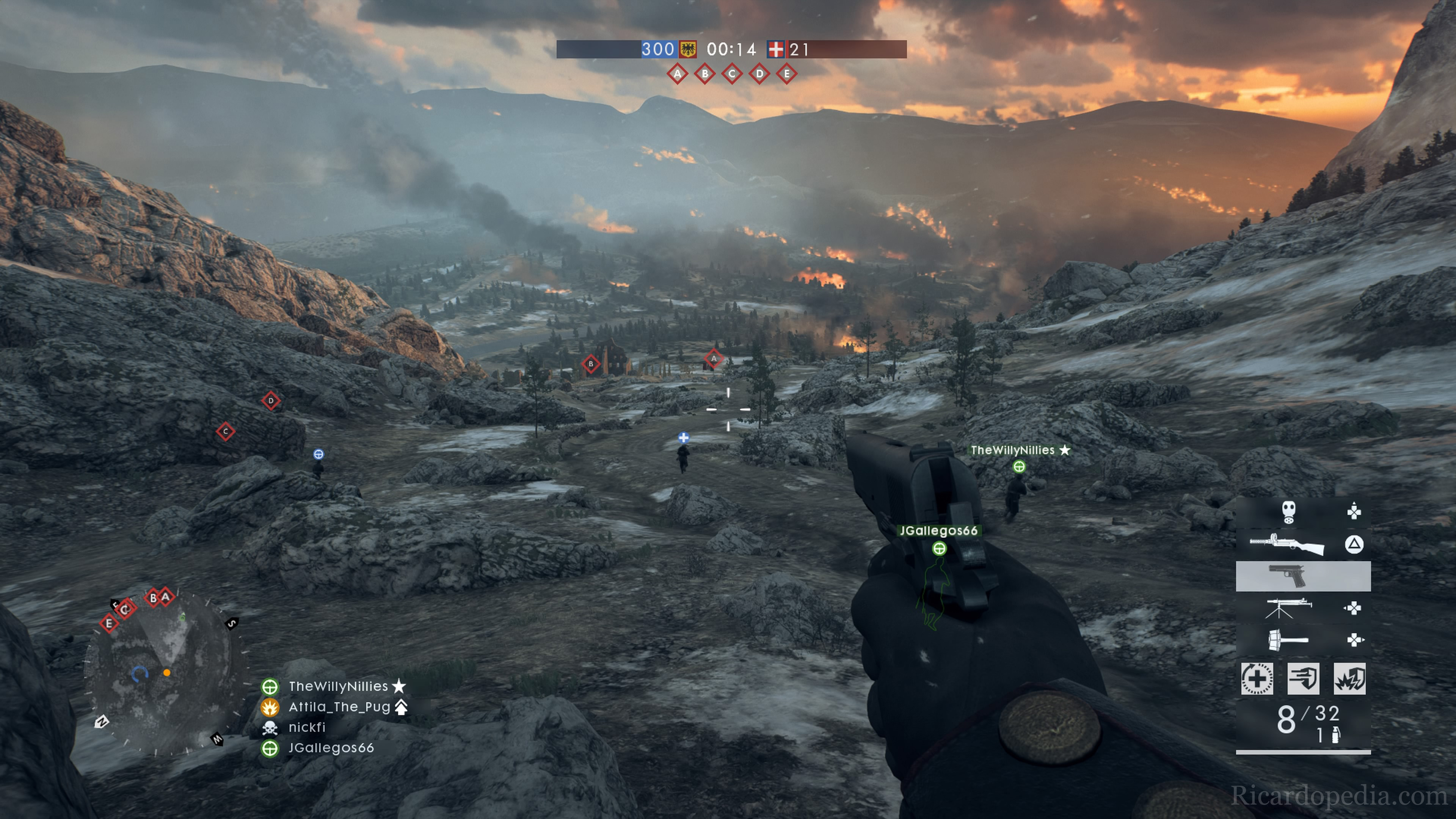Click the E objective marker on the minimap
Viewport: 1456px width, 819px height.
108,623
